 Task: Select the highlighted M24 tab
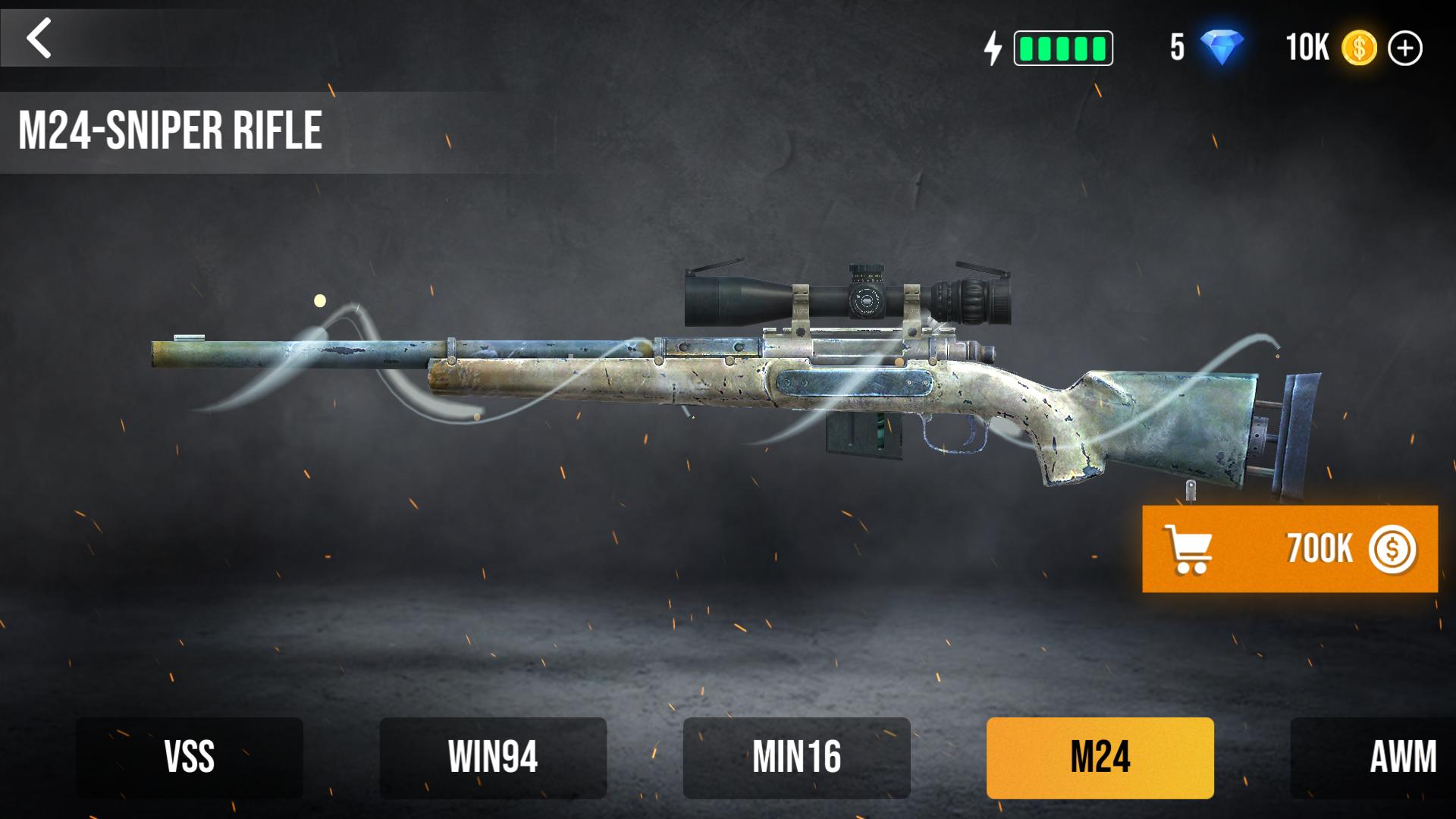pyautogui.click(x=1100, y=758)
